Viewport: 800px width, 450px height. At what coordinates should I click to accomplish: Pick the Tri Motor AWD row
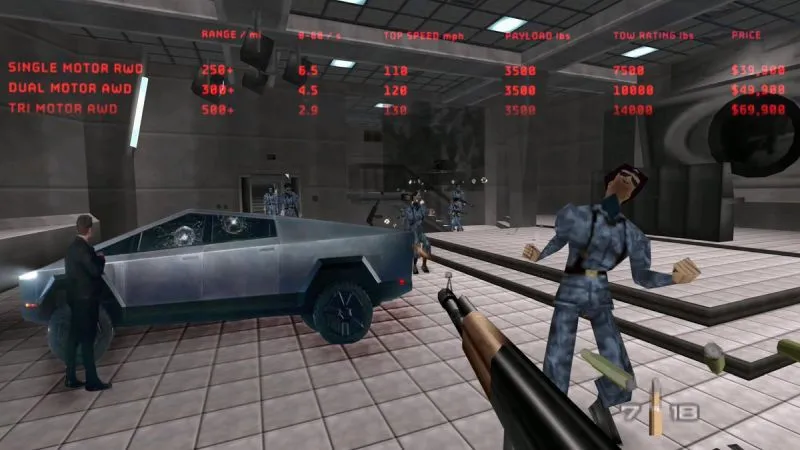point(62,108)
